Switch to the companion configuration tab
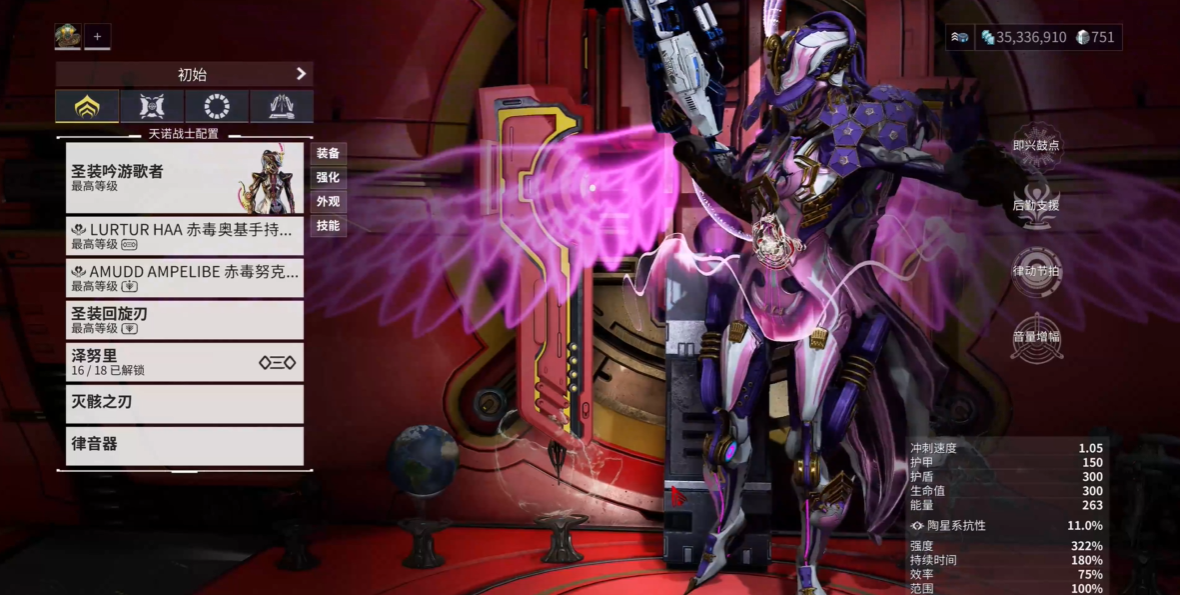 [152, 106]
